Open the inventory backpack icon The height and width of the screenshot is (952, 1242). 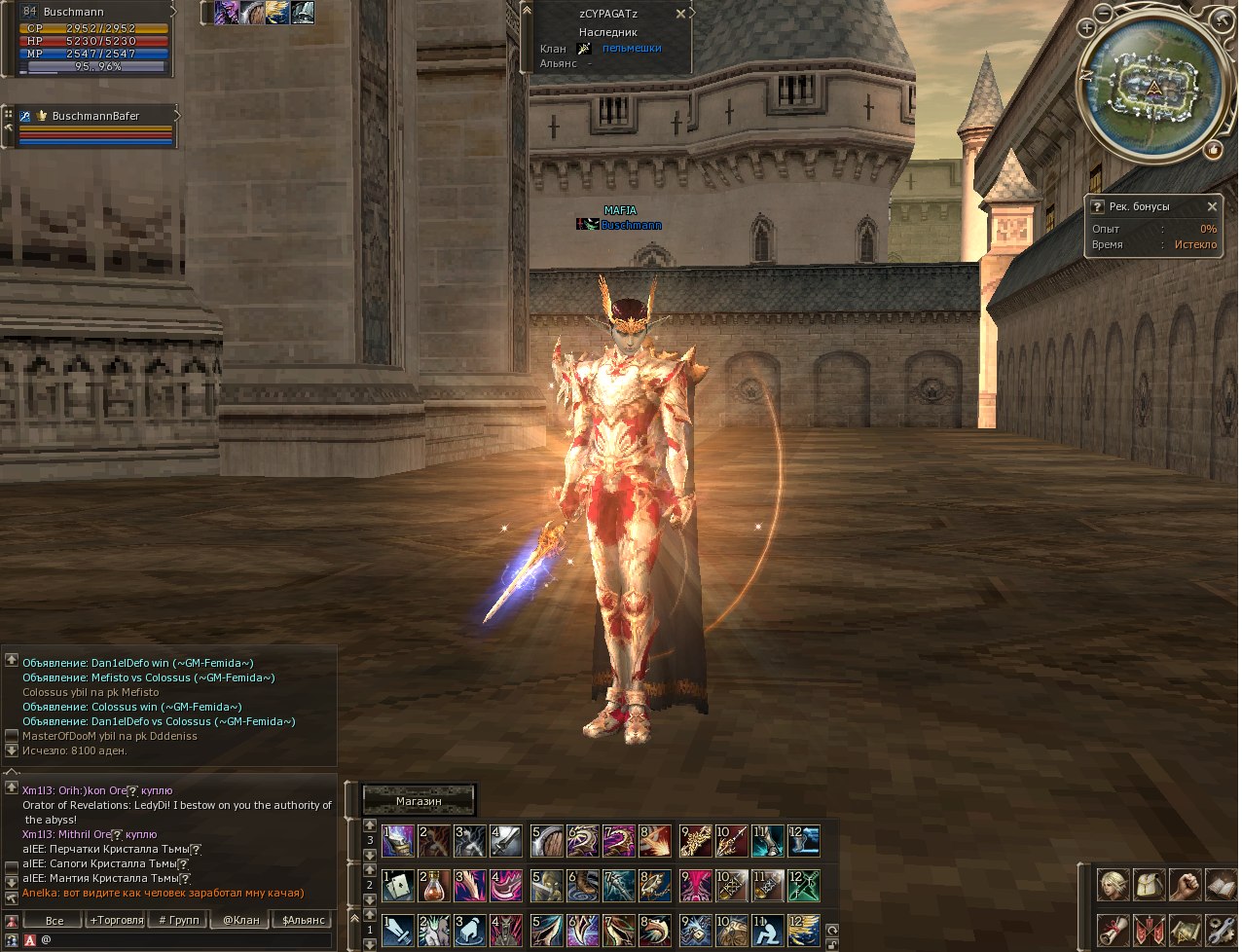coord(1150,885)
